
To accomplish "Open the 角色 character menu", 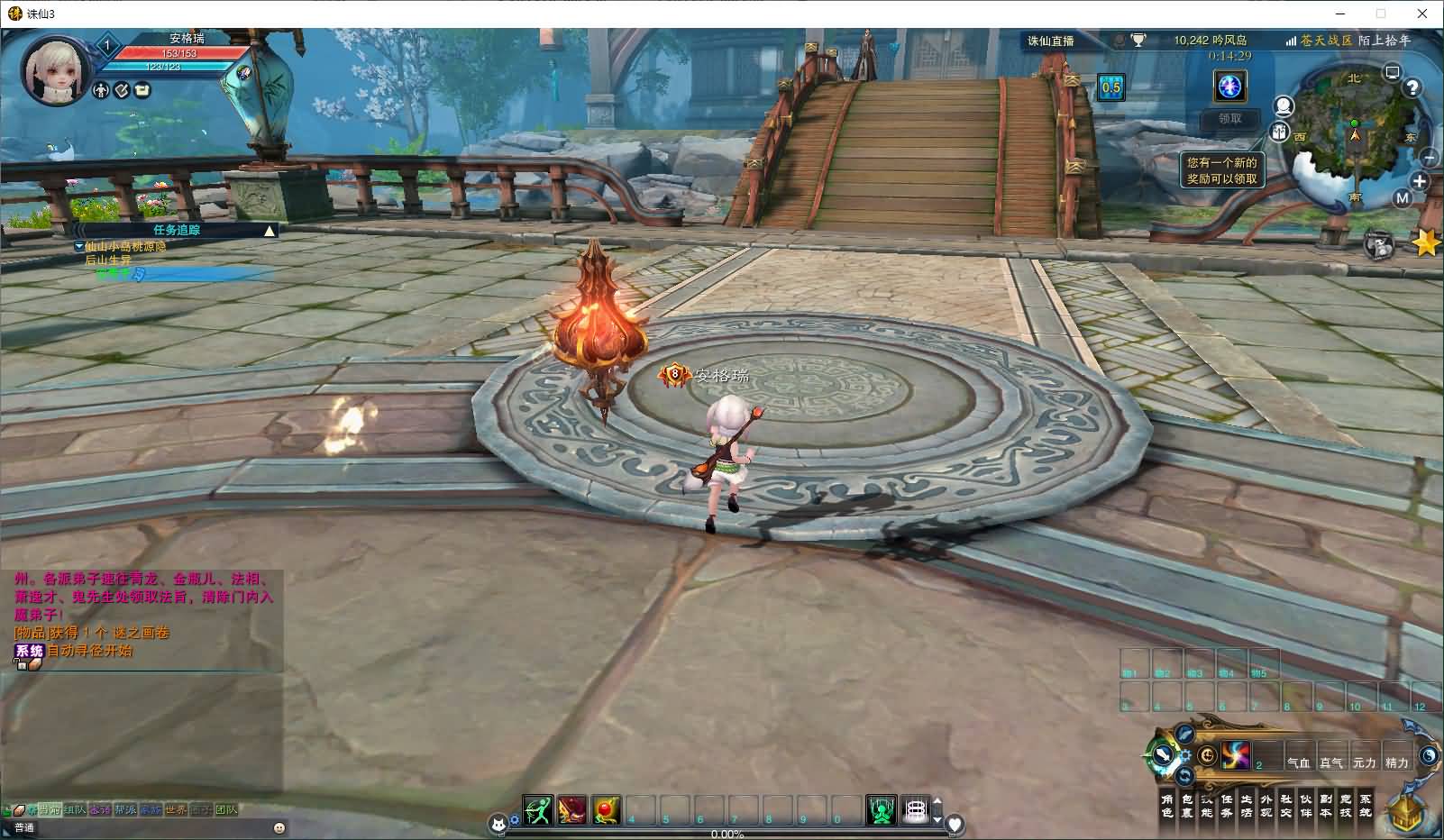I will click(1166, 806).
